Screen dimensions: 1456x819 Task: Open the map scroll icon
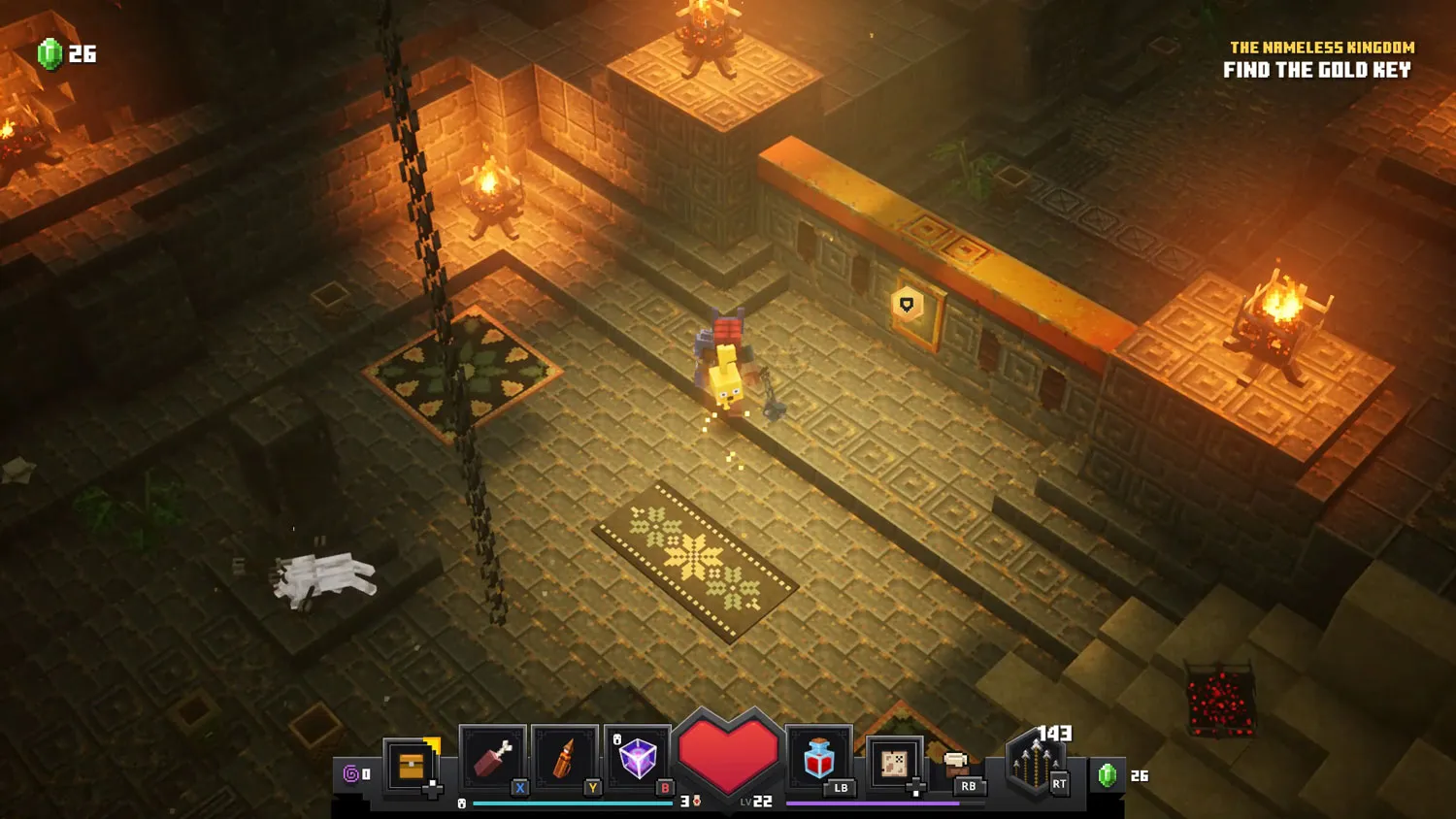[x=894, y=763]
